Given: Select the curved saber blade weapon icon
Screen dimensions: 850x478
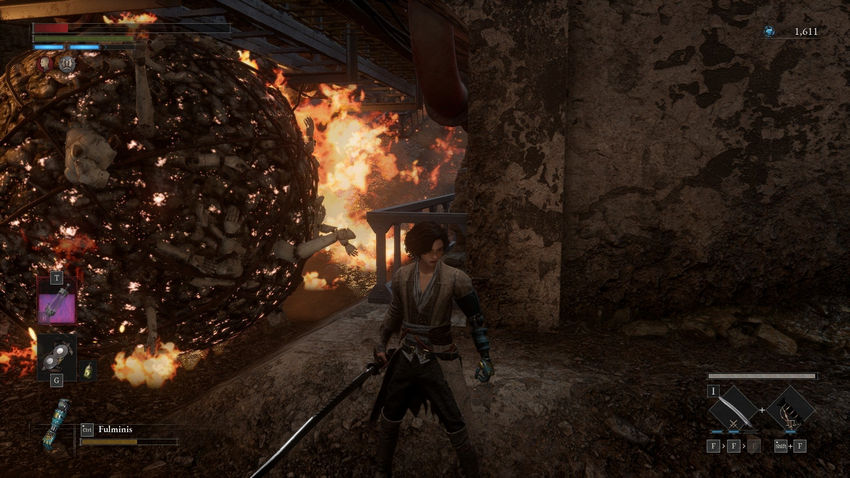Looking at the screenshot, I should (737, 409).
